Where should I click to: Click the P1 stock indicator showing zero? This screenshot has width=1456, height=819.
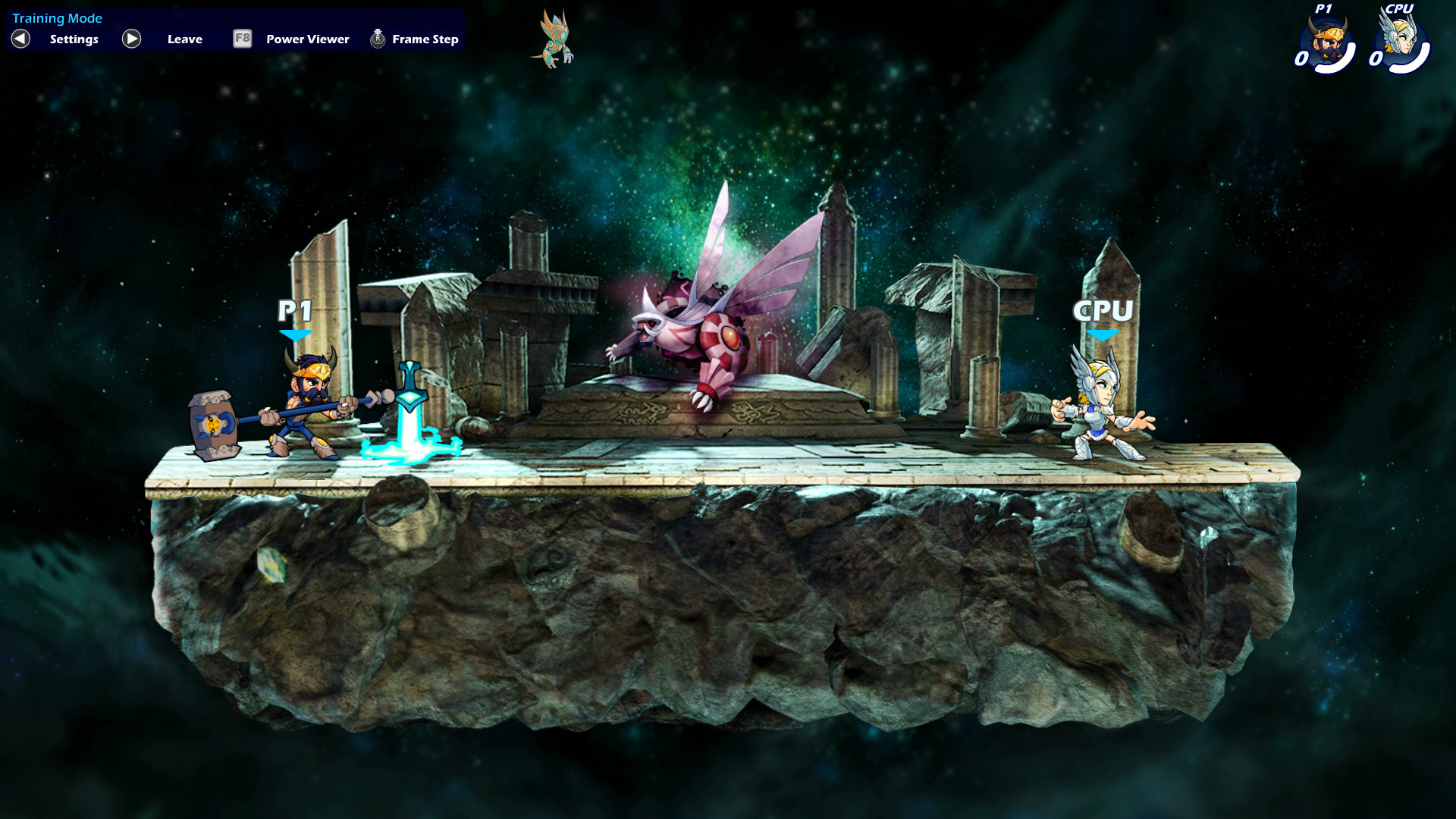[1301, 59]
